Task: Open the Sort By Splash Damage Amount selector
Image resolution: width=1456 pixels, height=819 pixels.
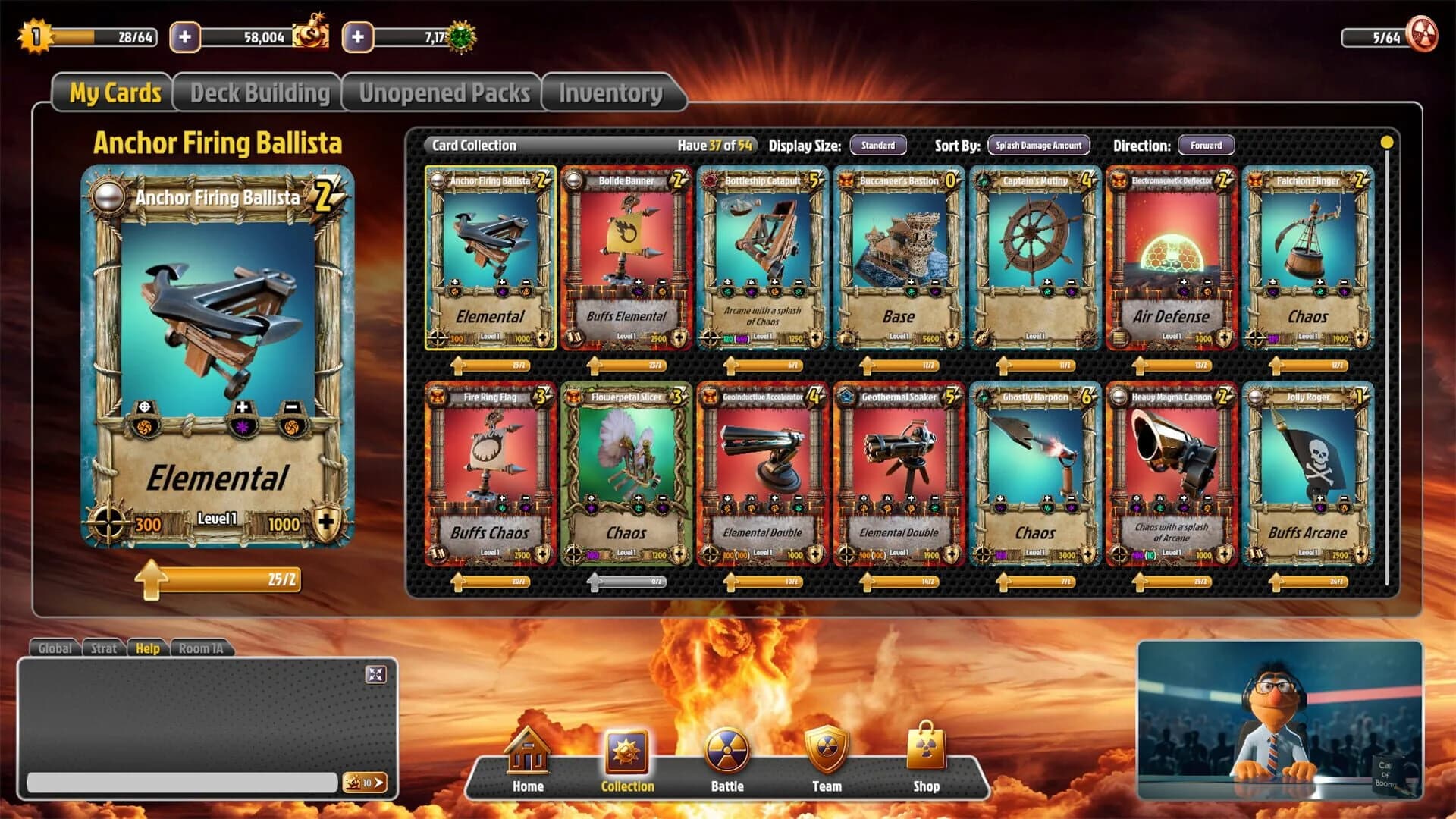Action: [x=1037, y=146]
